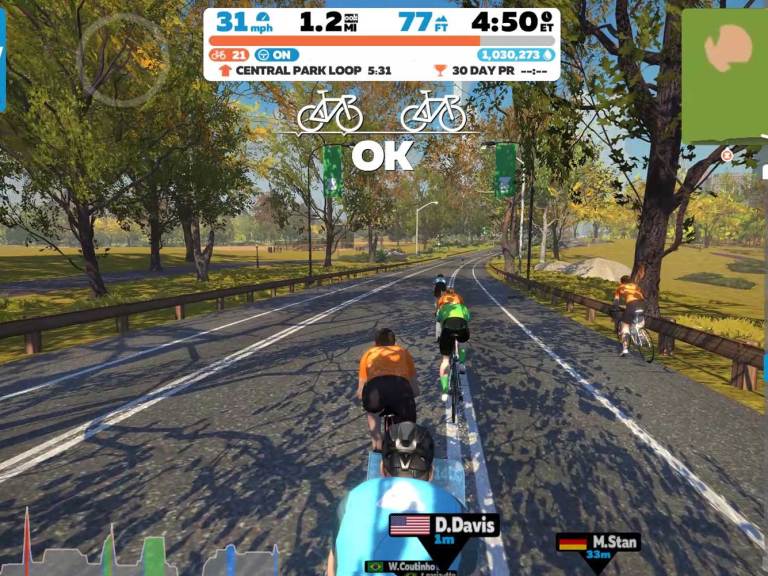This screenshot has width=768, height=576.
Task: Toggle the steering ON indicator
Action: point(277,55)
